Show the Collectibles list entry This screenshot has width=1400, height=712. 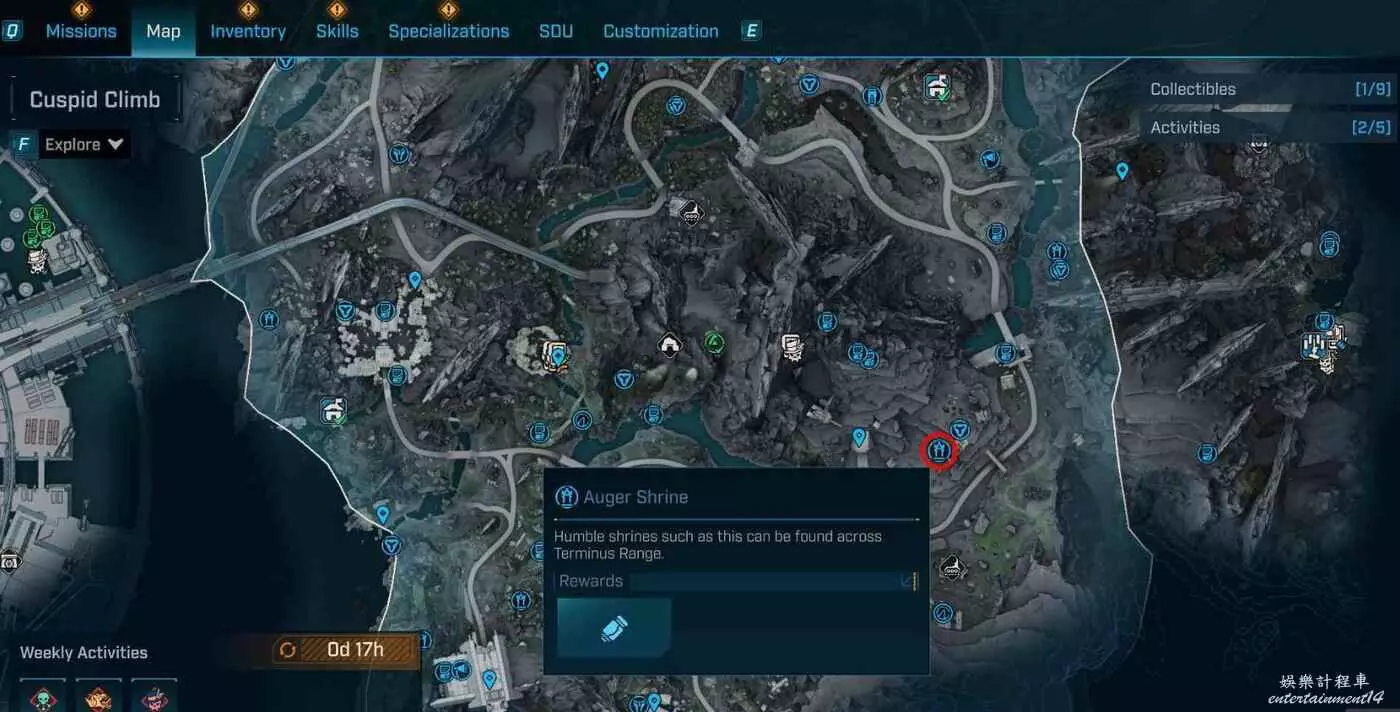(1269, 89)
